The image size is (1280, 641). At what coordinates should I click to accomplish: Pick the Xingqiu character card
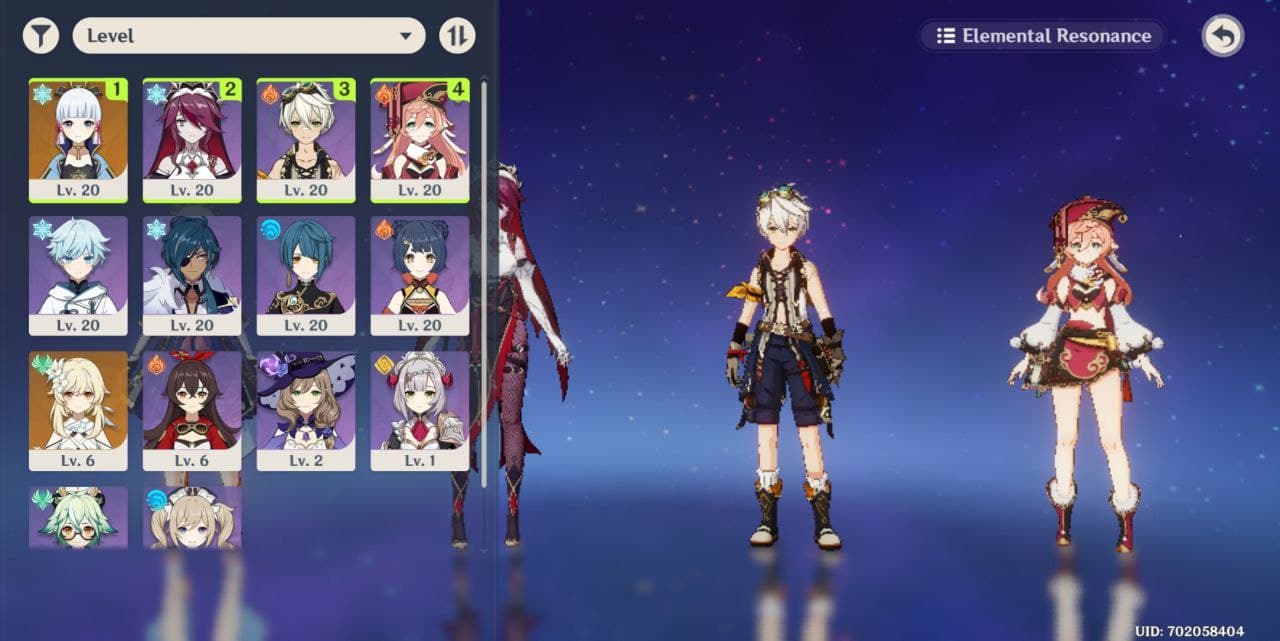point(306,275)
